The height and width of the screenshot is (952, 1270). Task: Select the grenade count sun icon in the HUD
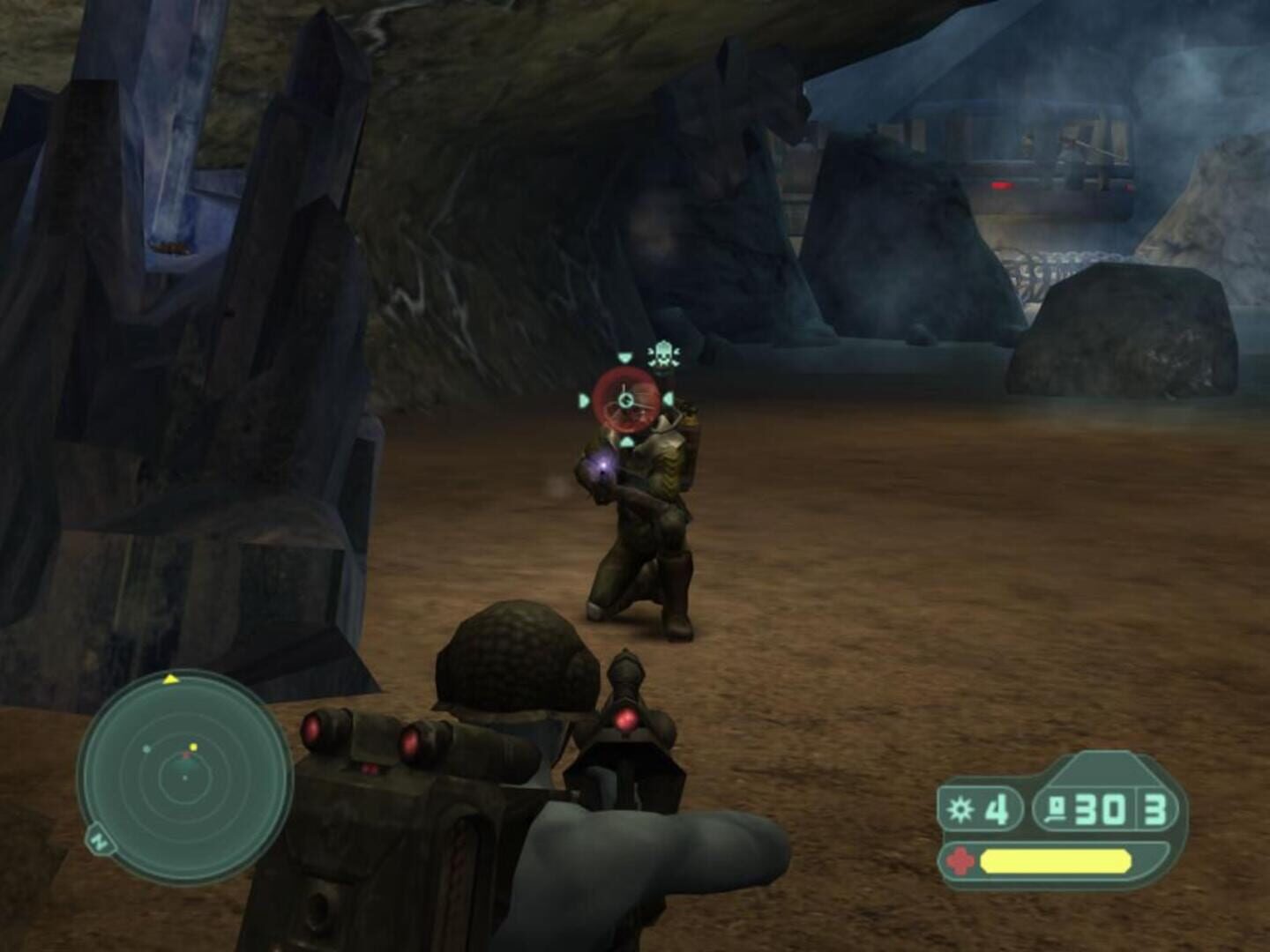pyautogui.click(x=961, y=807)
